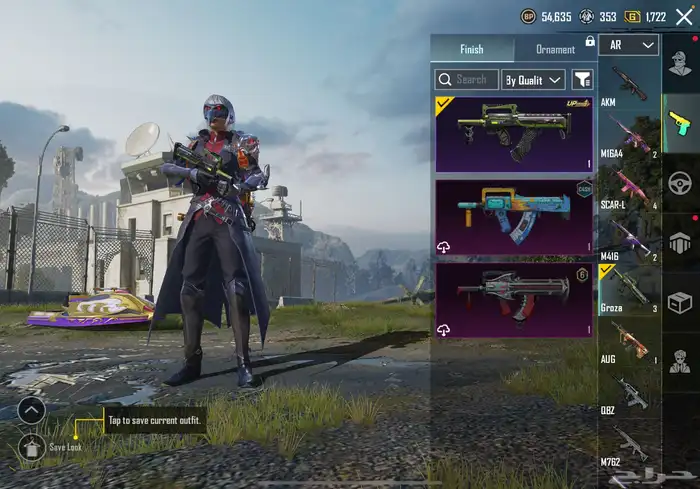The height and width of the screenshot is (489, 700).
Task: Choose AUG from the weapon list
Action: [x=628, y=344]
